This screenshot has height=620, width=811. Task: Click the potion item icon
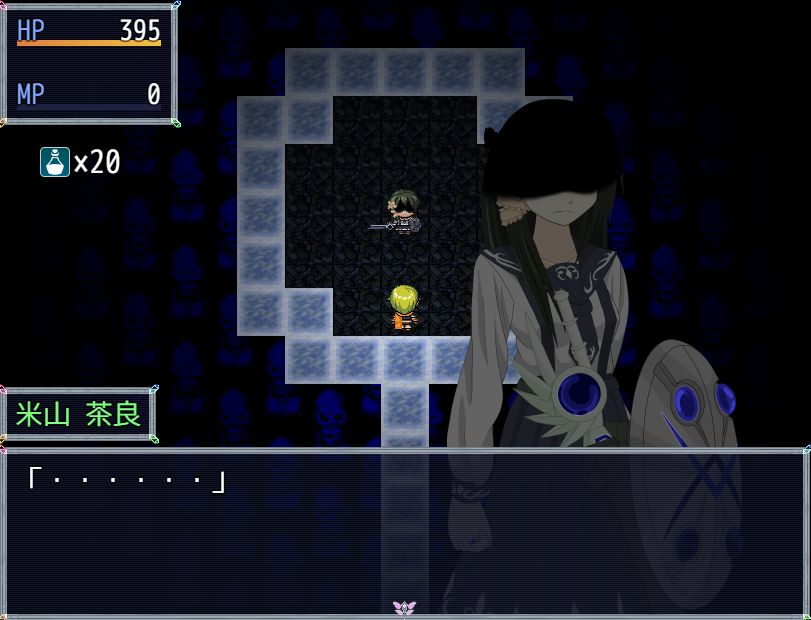point(54,161)
